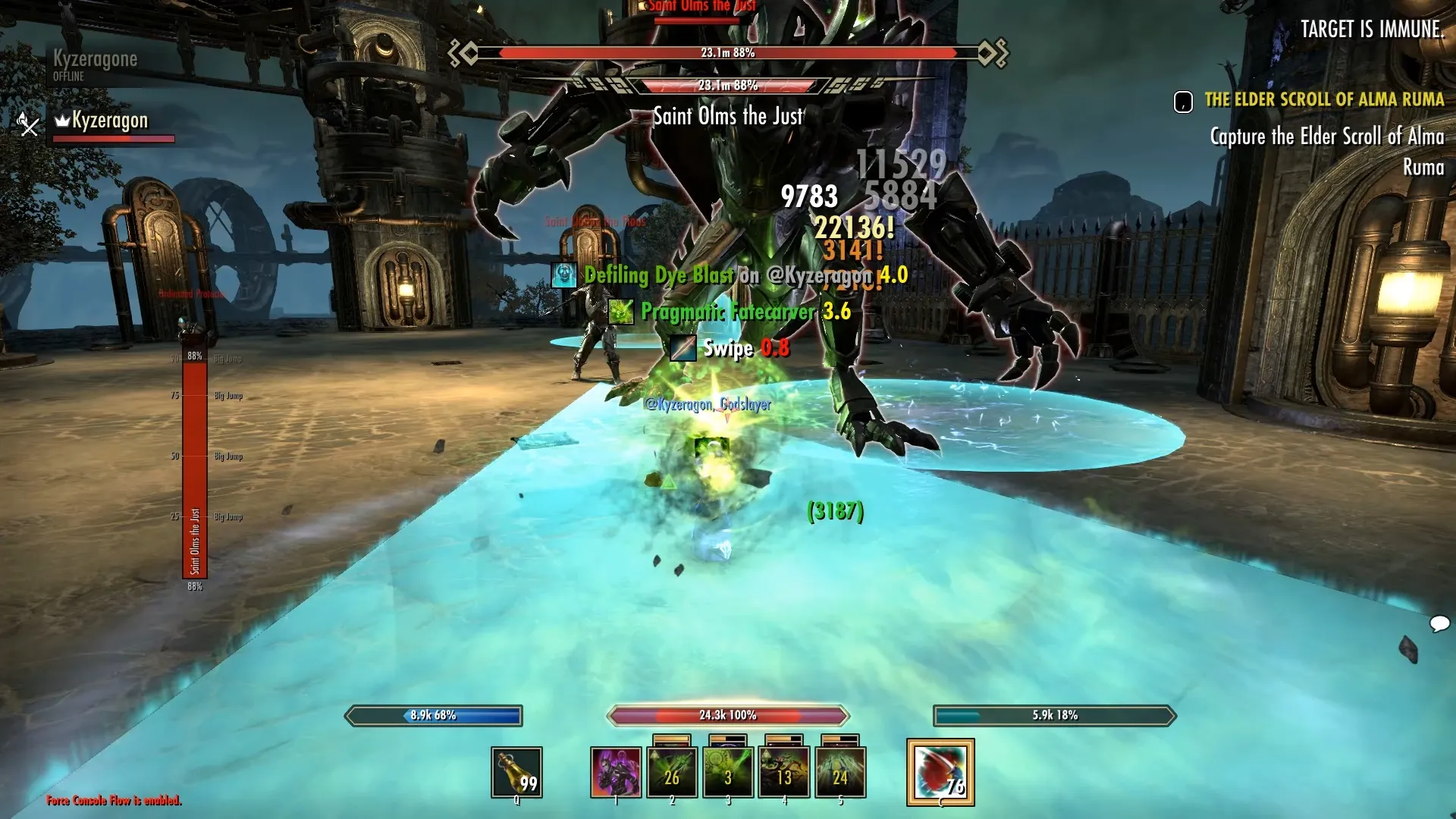Trigger the dark tentacle skill showing 13
Image resolution: width=1456 pixels, height=819 pixels.
click(x=784, y=772)
